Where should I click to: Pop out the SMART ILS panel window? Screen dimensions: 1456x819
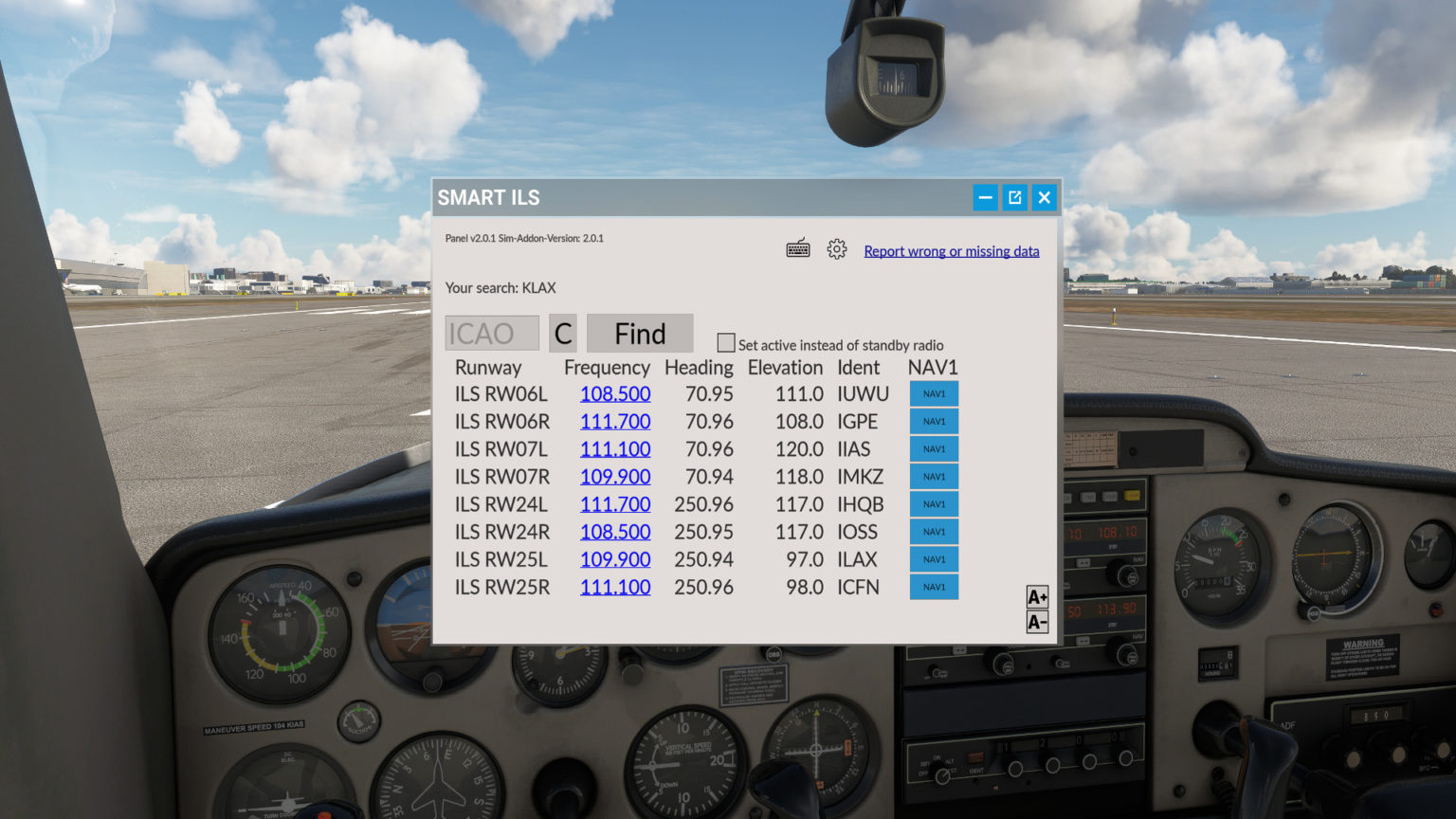[x=1014, y=197]
